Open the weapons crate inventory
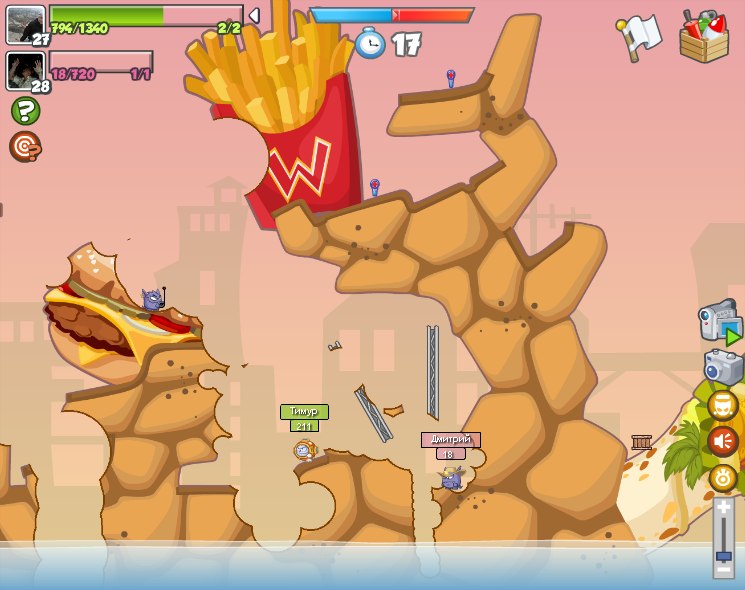The height and width of the screenshot is (590, 745). coord(704,37)
